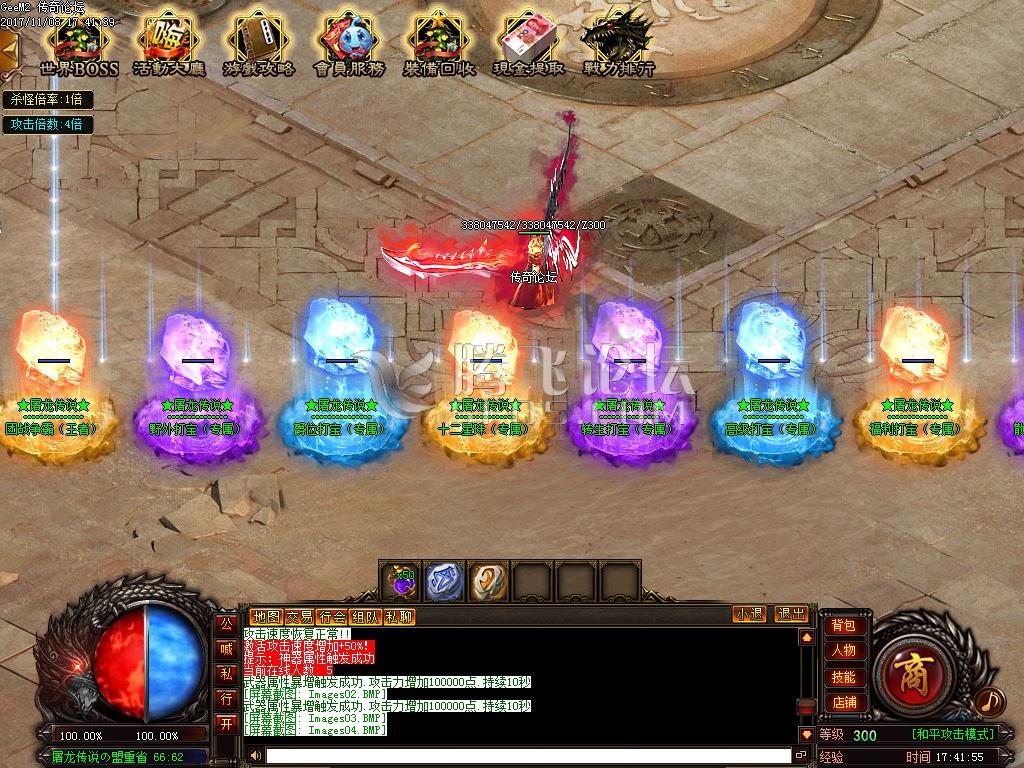Click the 小退 logout button
The height and width of the screenshot is (768, 1024).
pos(749,615)
